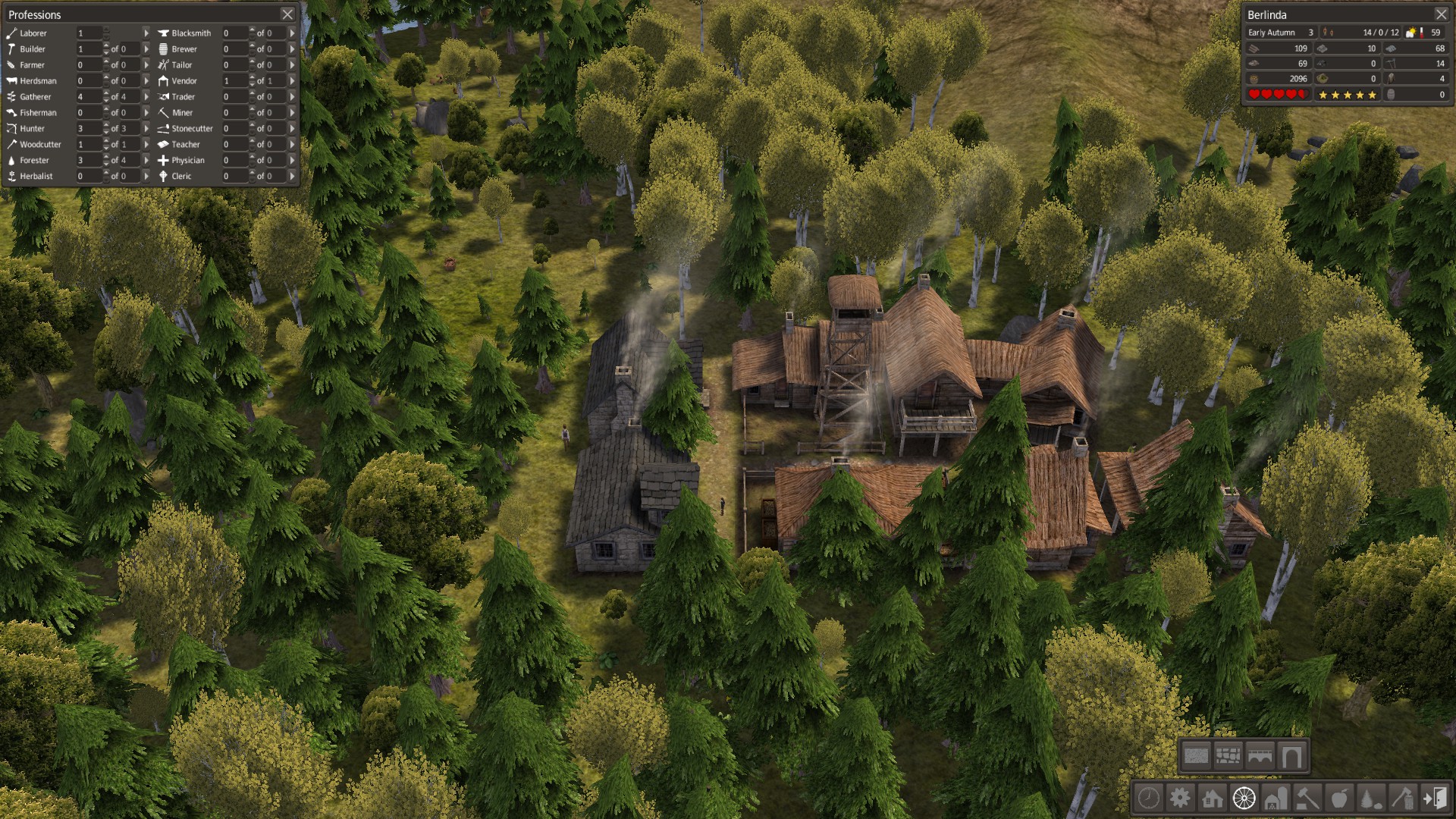The width and height of the screenshot is (1456, 819).
Task: Open the Gatherer details arrow
Action: 146,97
